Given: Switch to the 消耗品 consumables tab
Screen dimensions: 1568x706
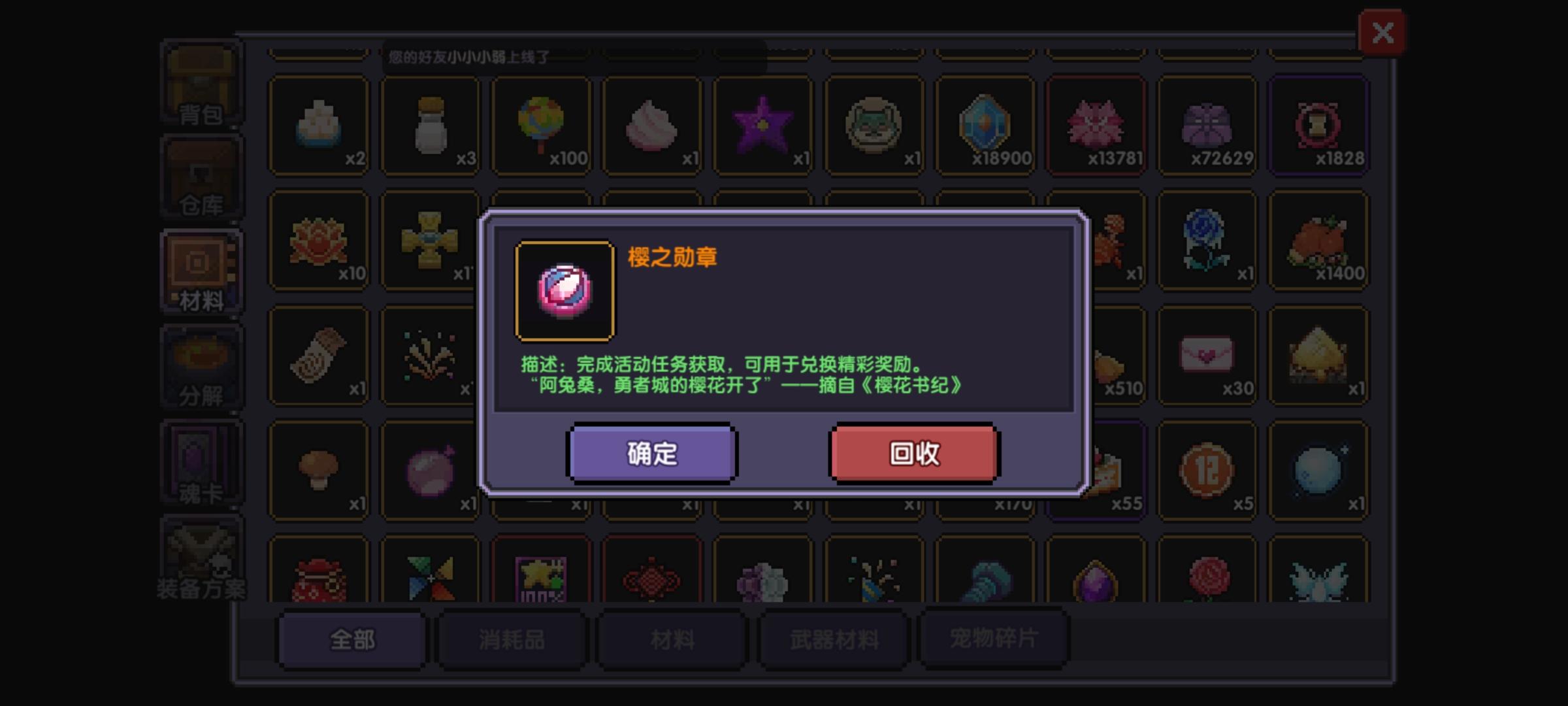Looking at the screenshot, I should (513, 641).
